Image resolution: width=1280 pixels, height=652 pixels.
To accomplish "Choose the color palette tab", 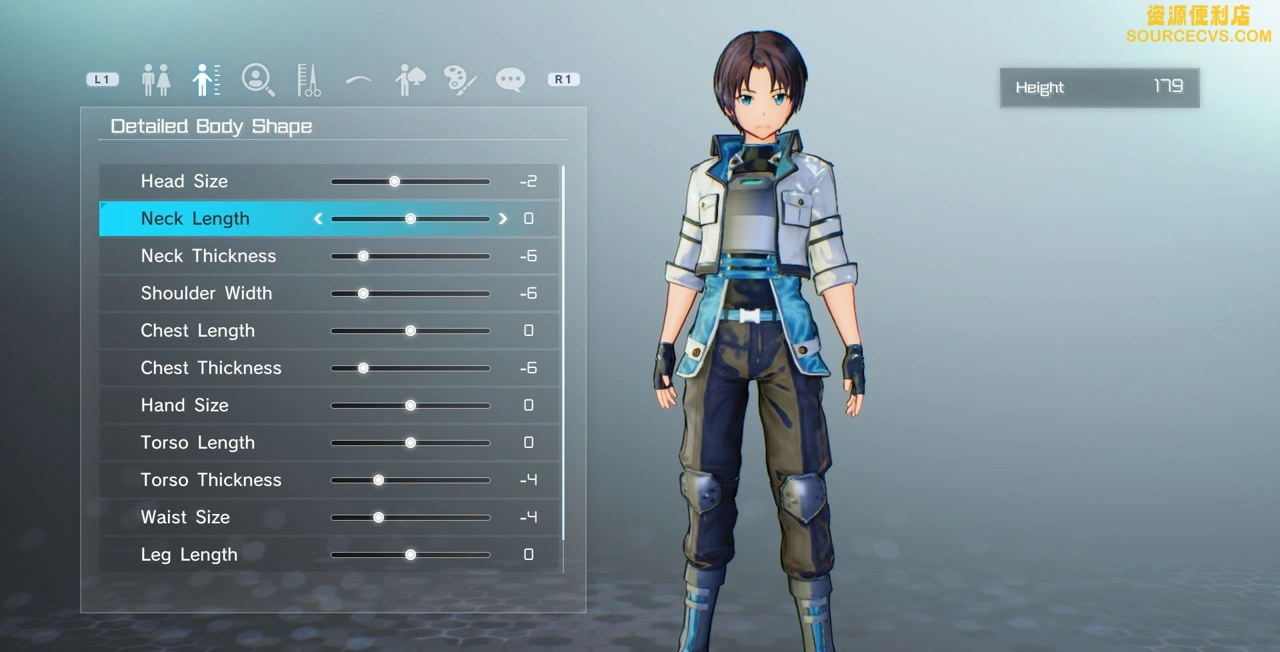I will click(x=460, y=80).
